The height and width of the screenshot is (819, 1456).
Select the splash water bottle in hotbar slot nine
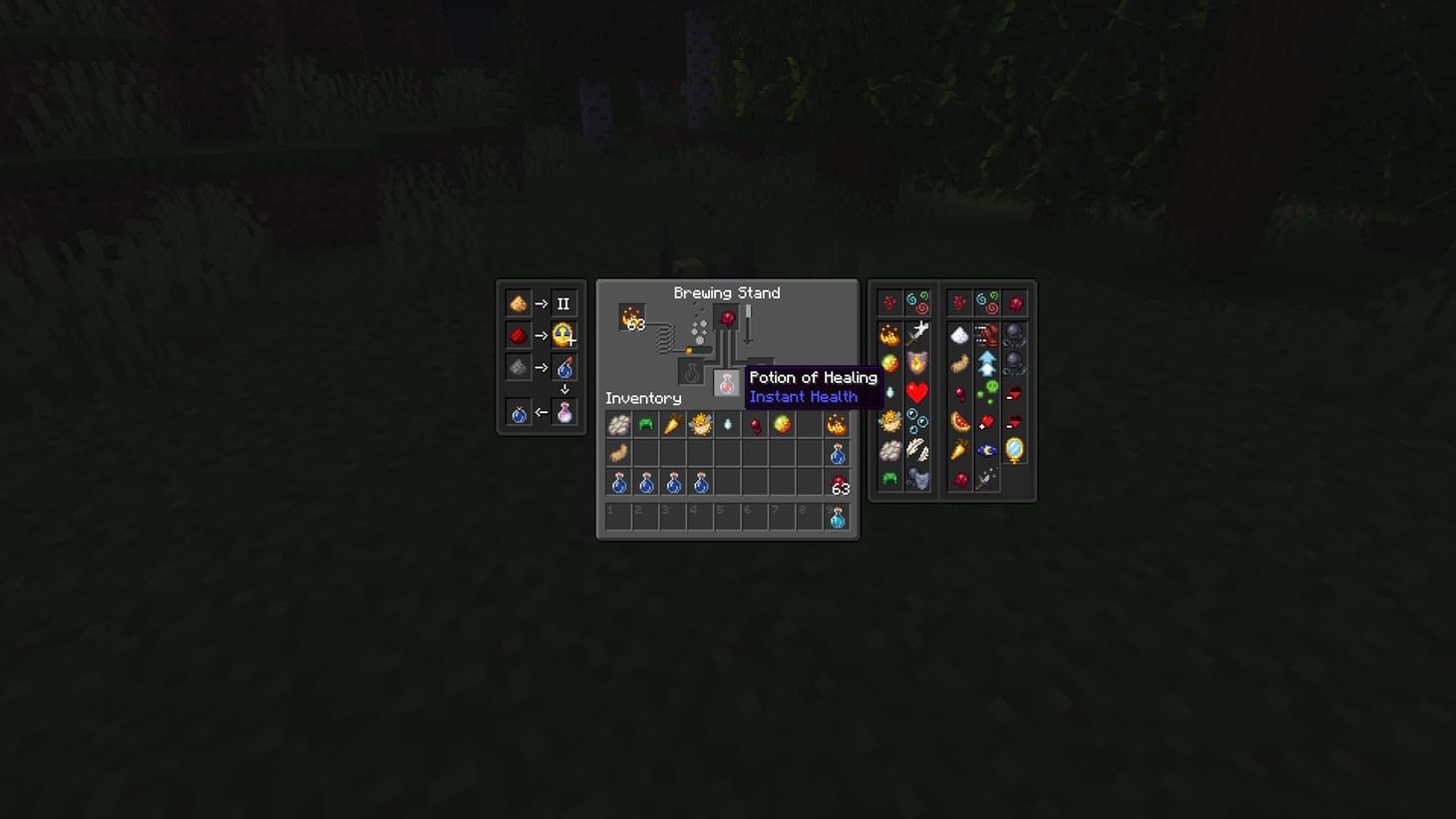point(836,516)
